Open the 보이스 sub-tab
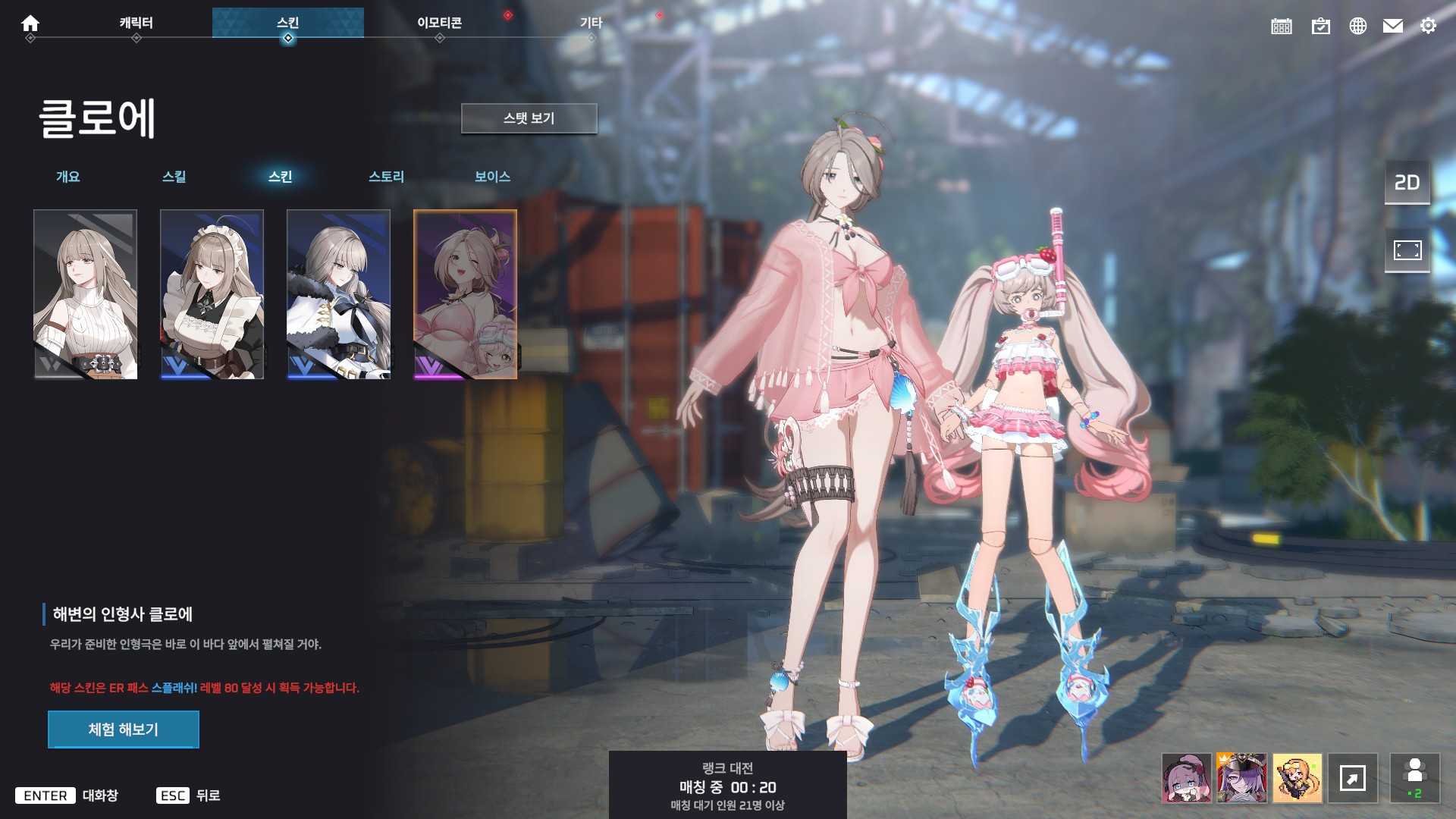The image size is (1456, 819). pyautogui.click(x=492, y=177)
